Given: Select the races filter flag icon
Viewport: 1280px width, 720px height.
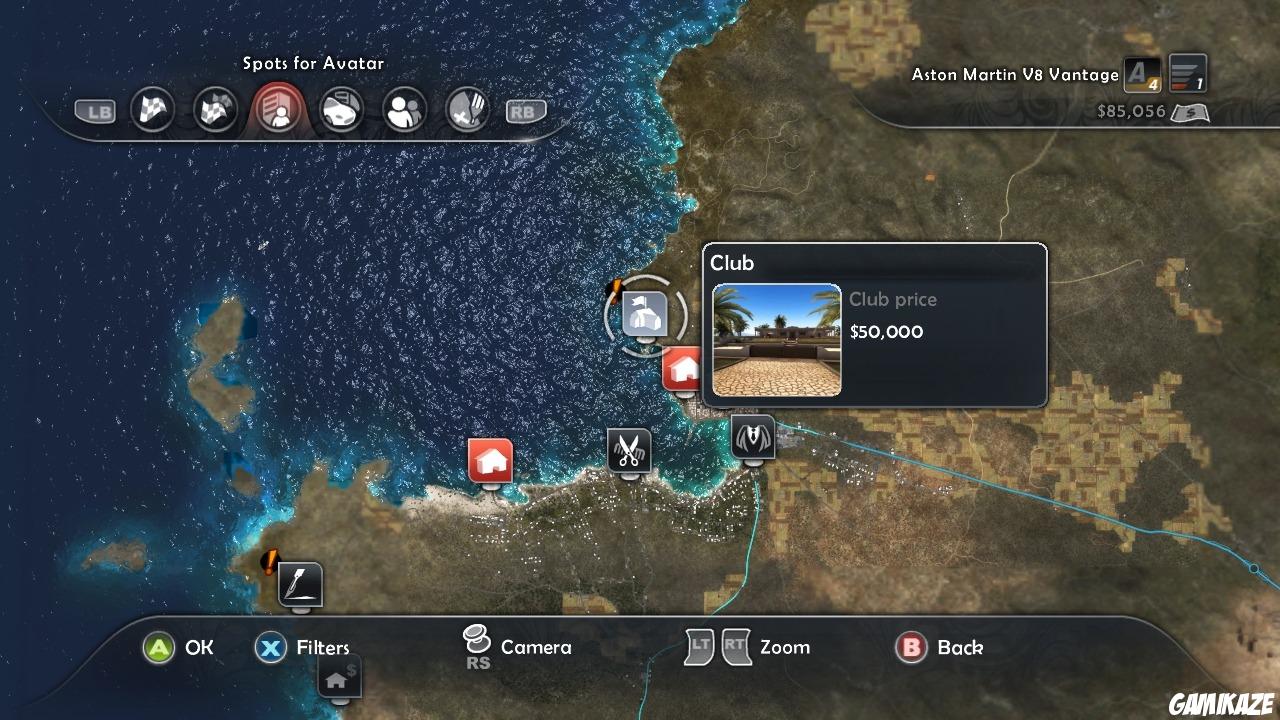Looking at the screenshot, I should tap(152, 110).
